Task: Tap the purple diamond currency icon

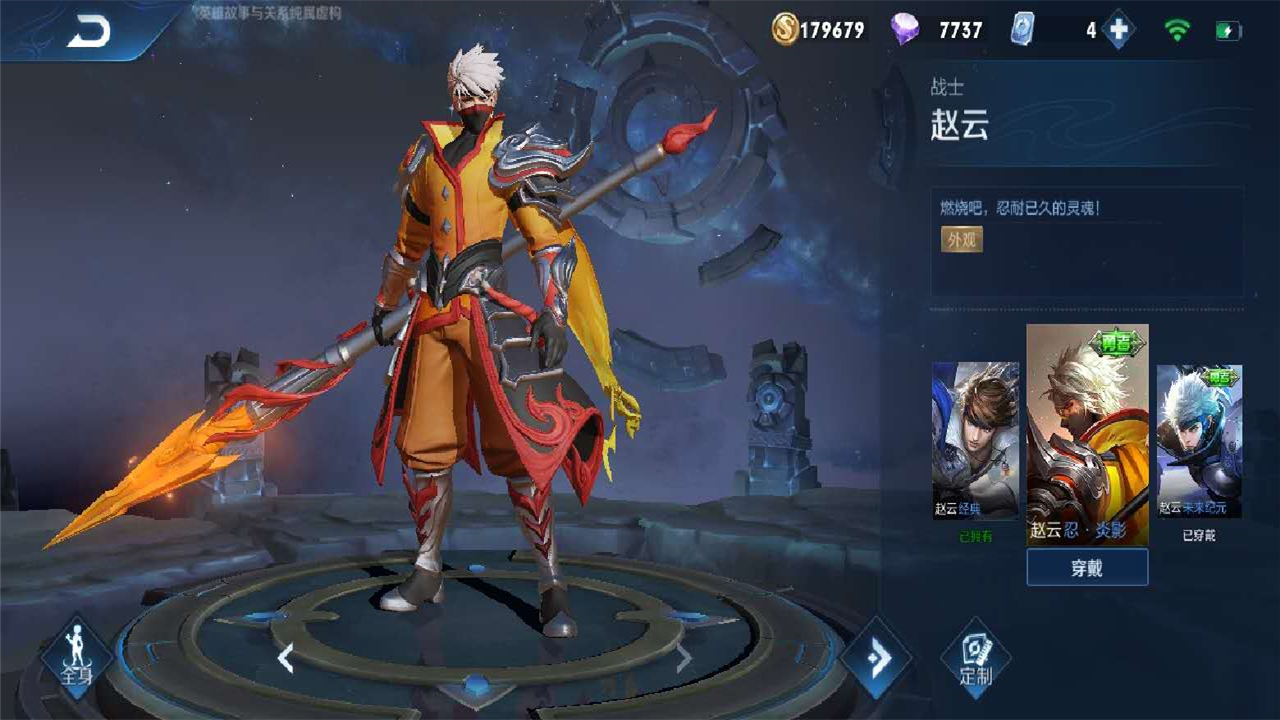Action: point(905,30)
